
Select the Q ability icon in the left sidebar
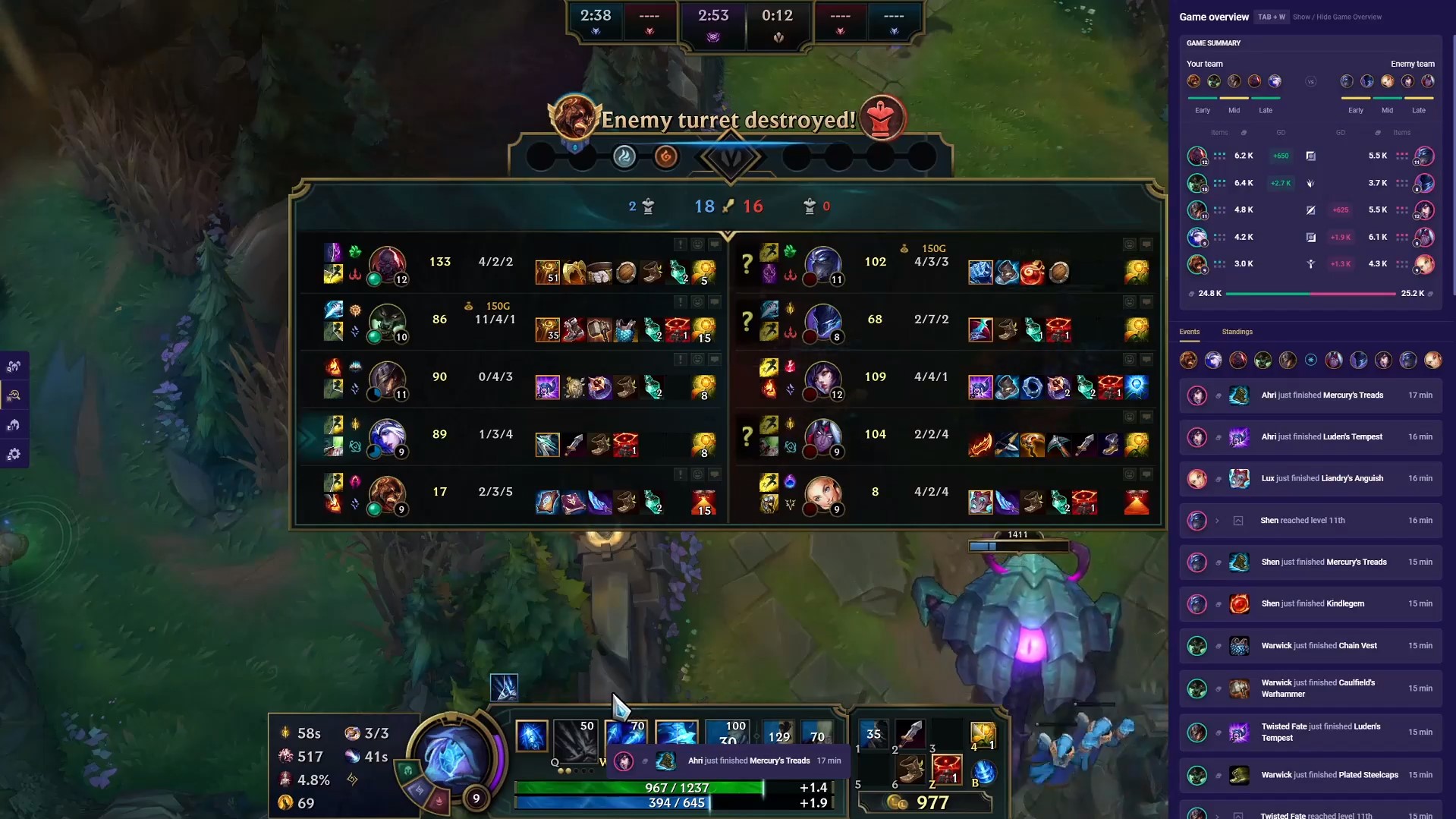pos(14,365)
